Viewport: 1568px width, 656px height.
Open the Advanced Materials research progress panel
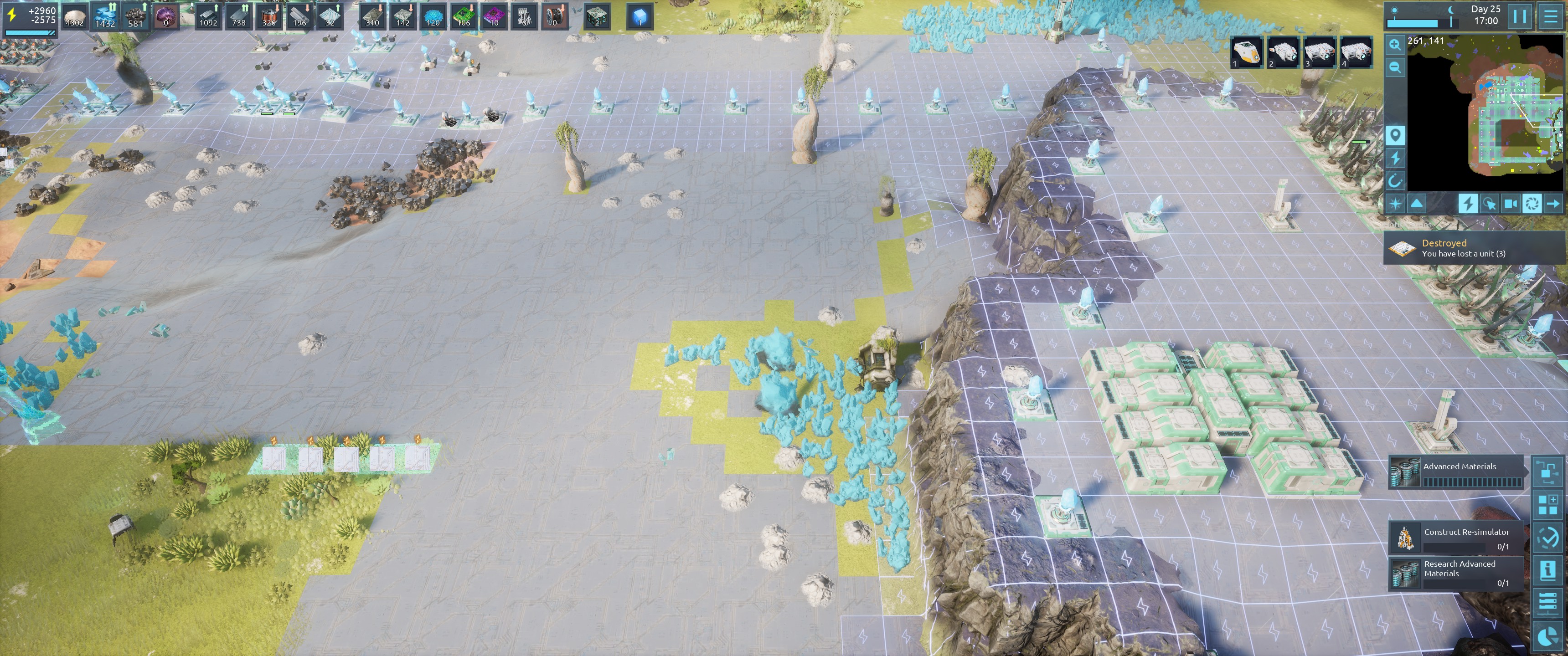pos(1457,473)
